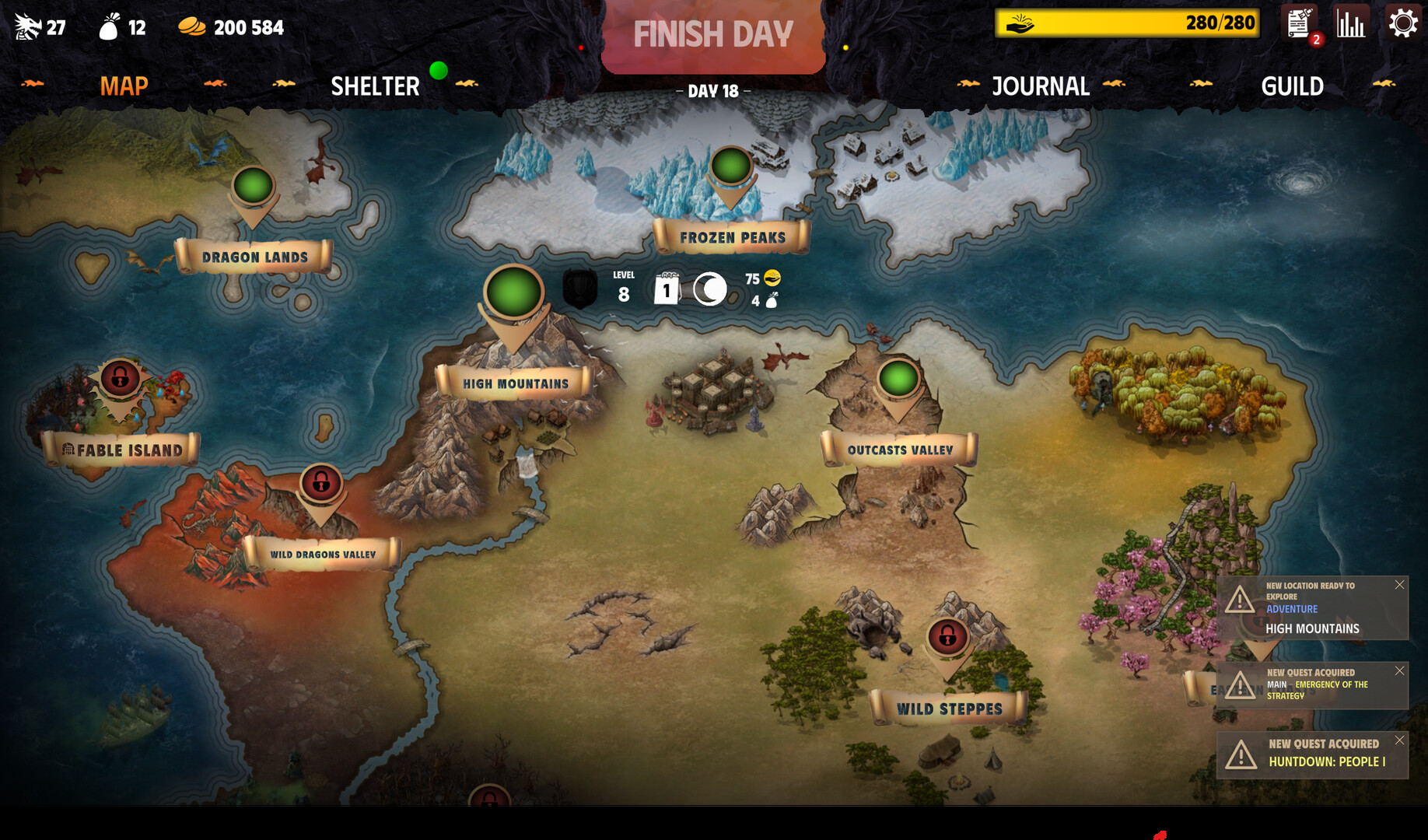Choose the Frozen Peaks location marker
This screenshot has width=1428, height=840.
[730, 166]
